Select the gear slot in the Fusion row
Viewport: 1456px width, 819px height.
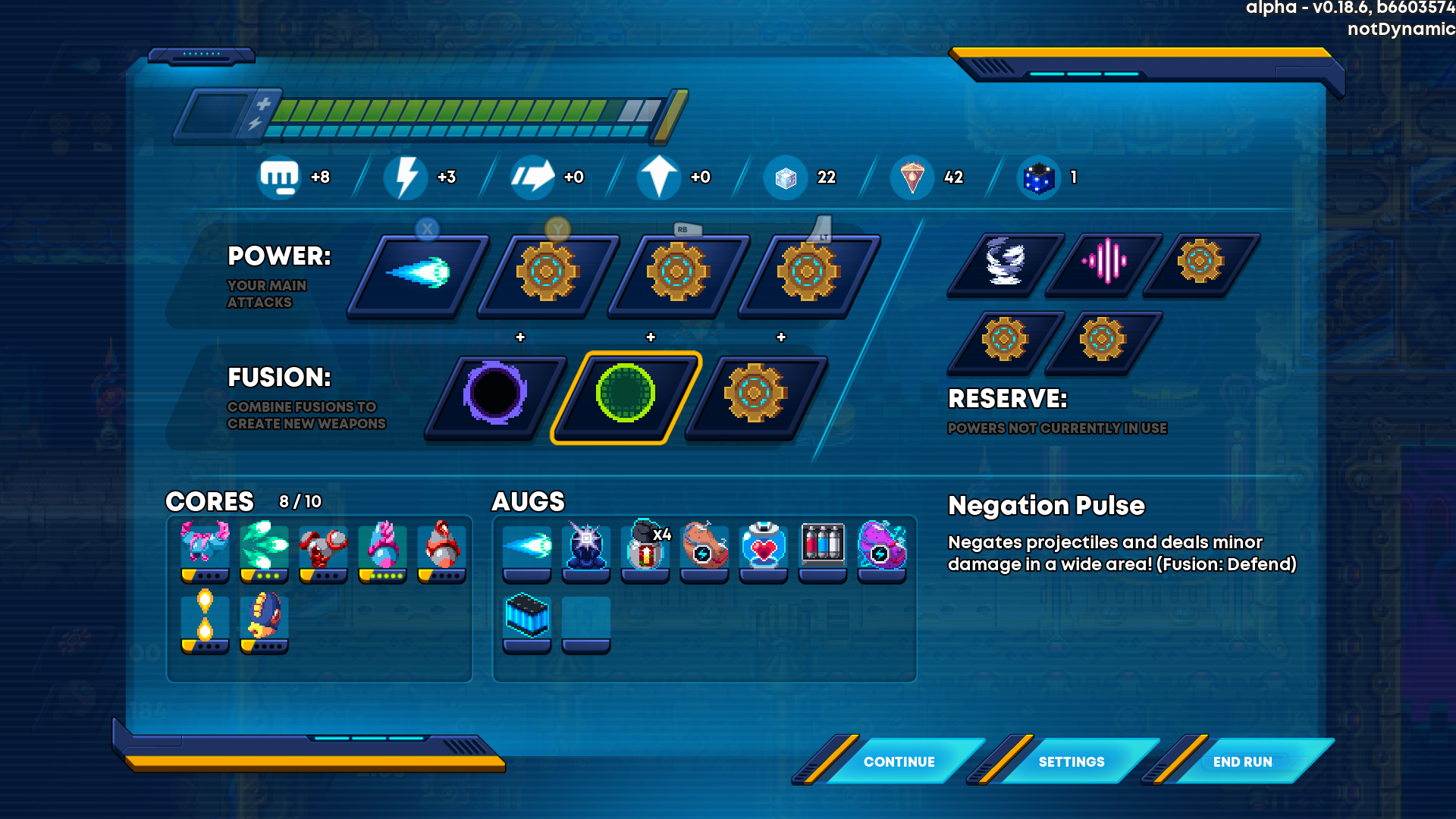755,394
